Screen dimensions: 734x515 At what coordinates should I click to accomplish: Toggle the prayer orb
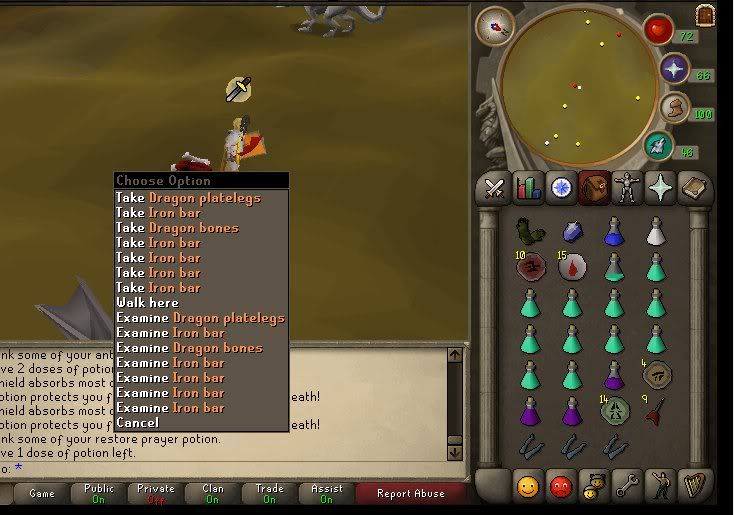coord(676,69)
